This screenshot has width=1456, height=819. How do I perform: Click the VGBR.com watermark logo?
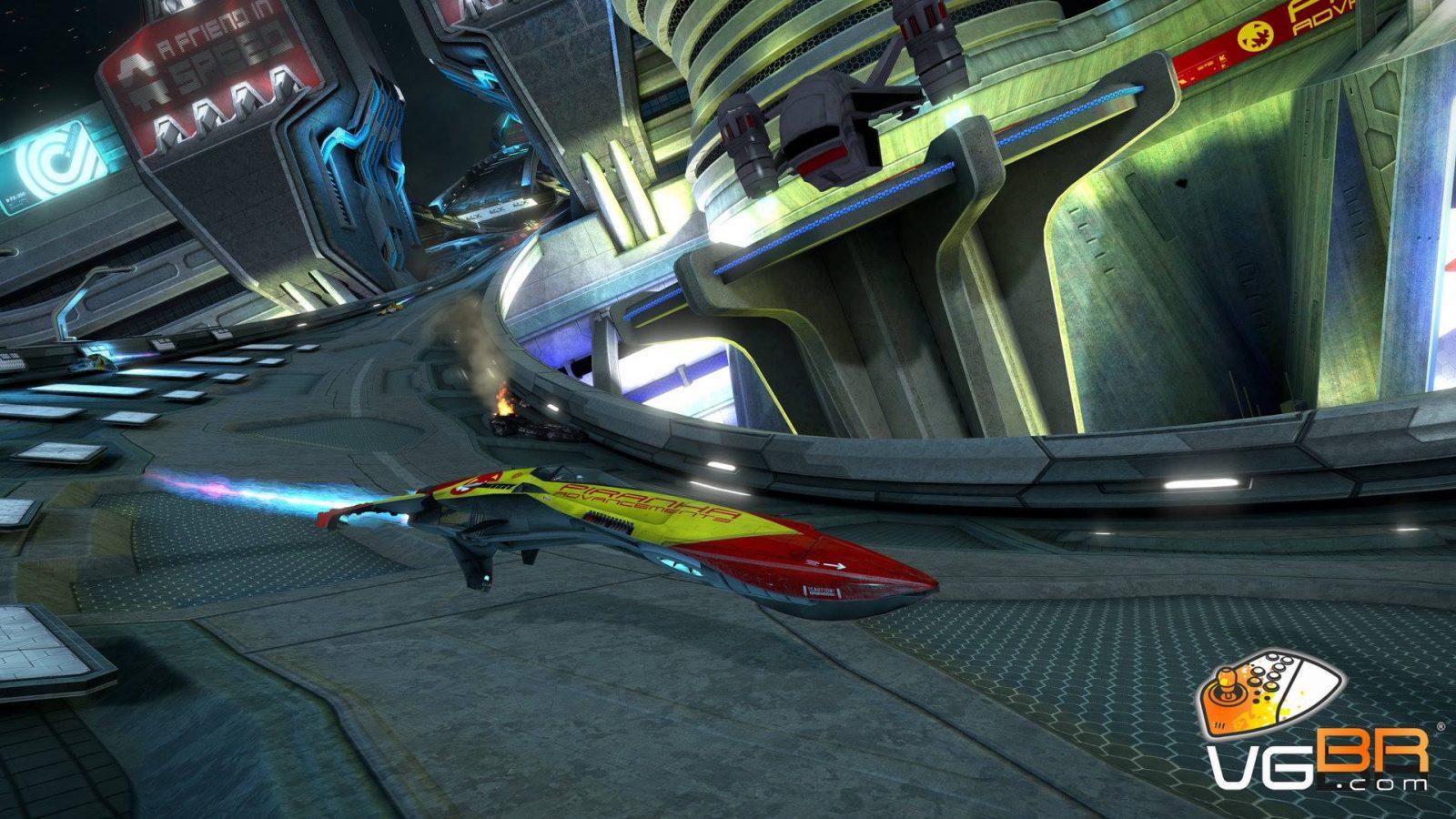click(x=1317, y=722)
